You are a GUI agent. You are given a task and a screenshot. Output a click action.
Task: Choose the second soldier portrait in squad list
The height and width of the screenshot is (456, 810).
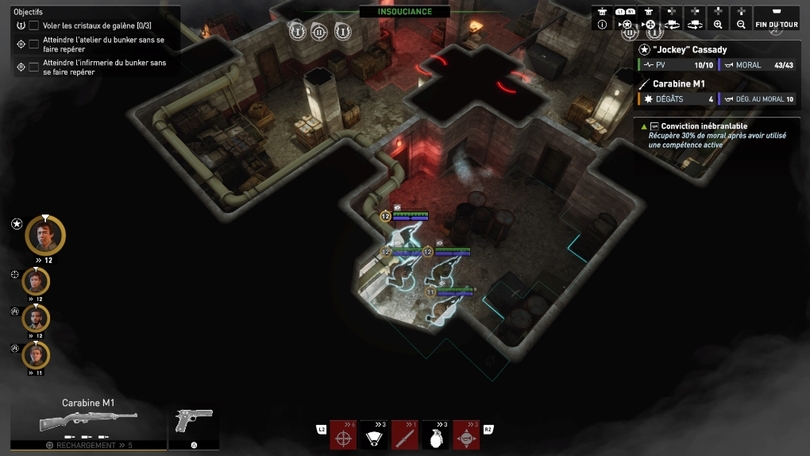click(x=36, y=281)
